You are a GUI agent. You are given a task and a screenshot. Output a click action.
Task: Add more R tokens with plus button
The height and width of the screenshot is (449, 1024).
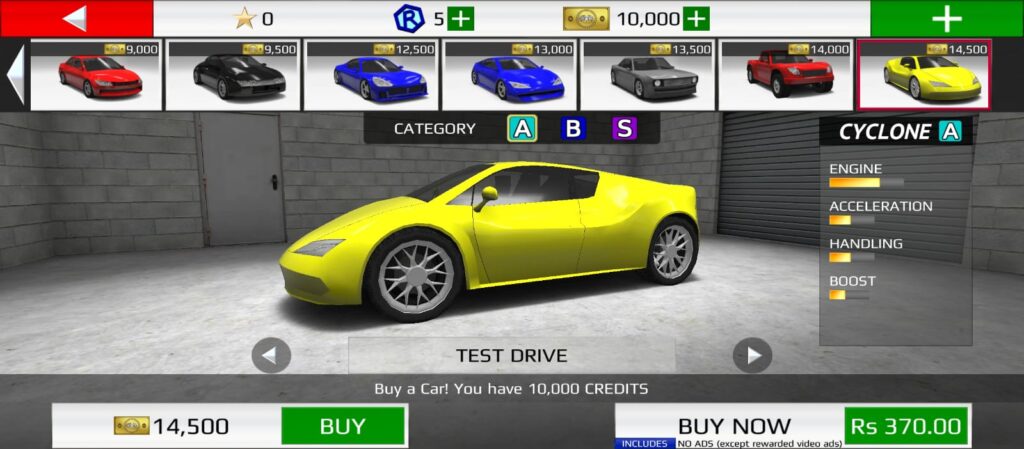(x=461, y=18)
